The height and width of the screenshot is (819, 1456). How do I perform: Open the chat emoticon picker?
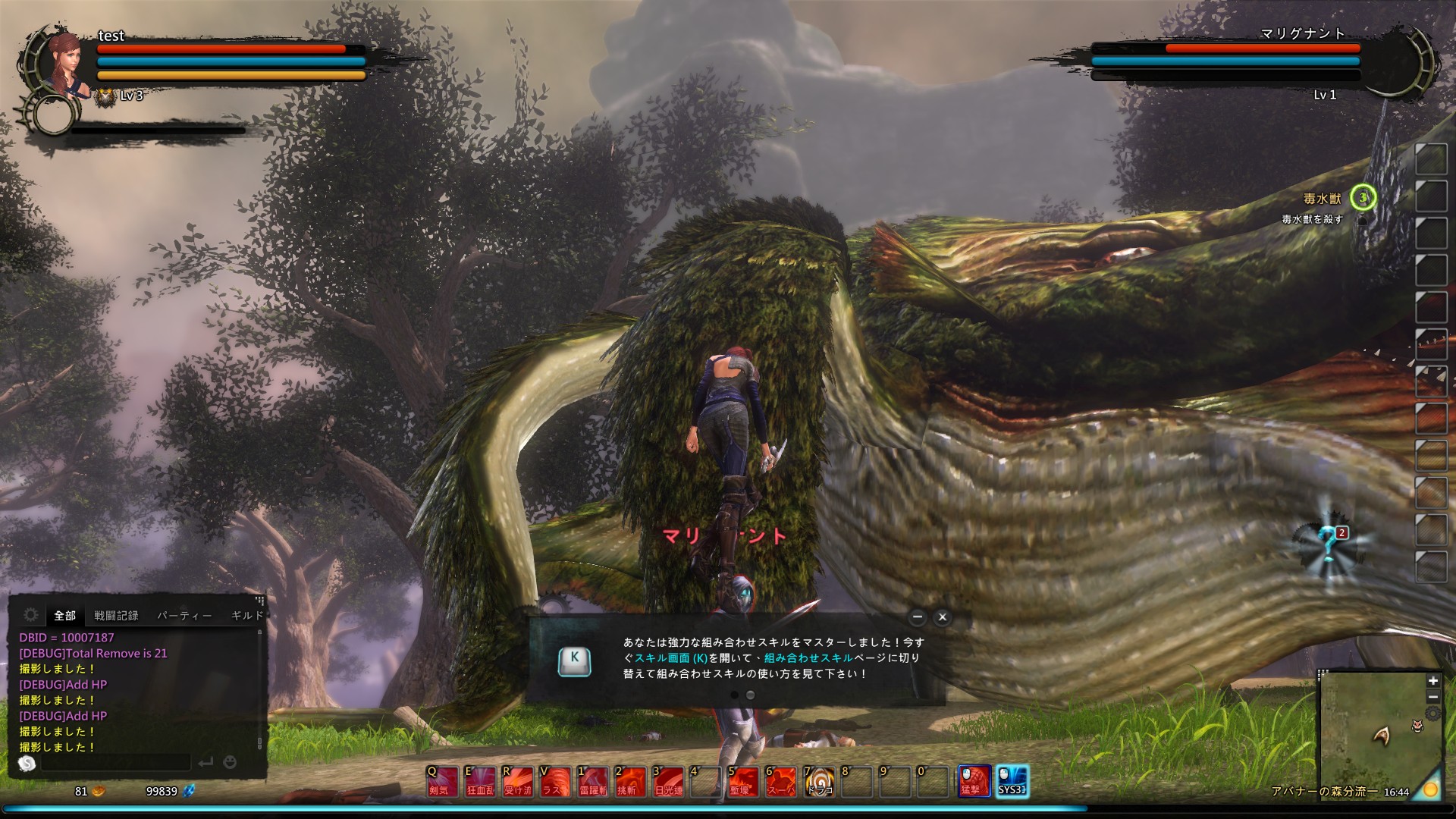[231, 762]
